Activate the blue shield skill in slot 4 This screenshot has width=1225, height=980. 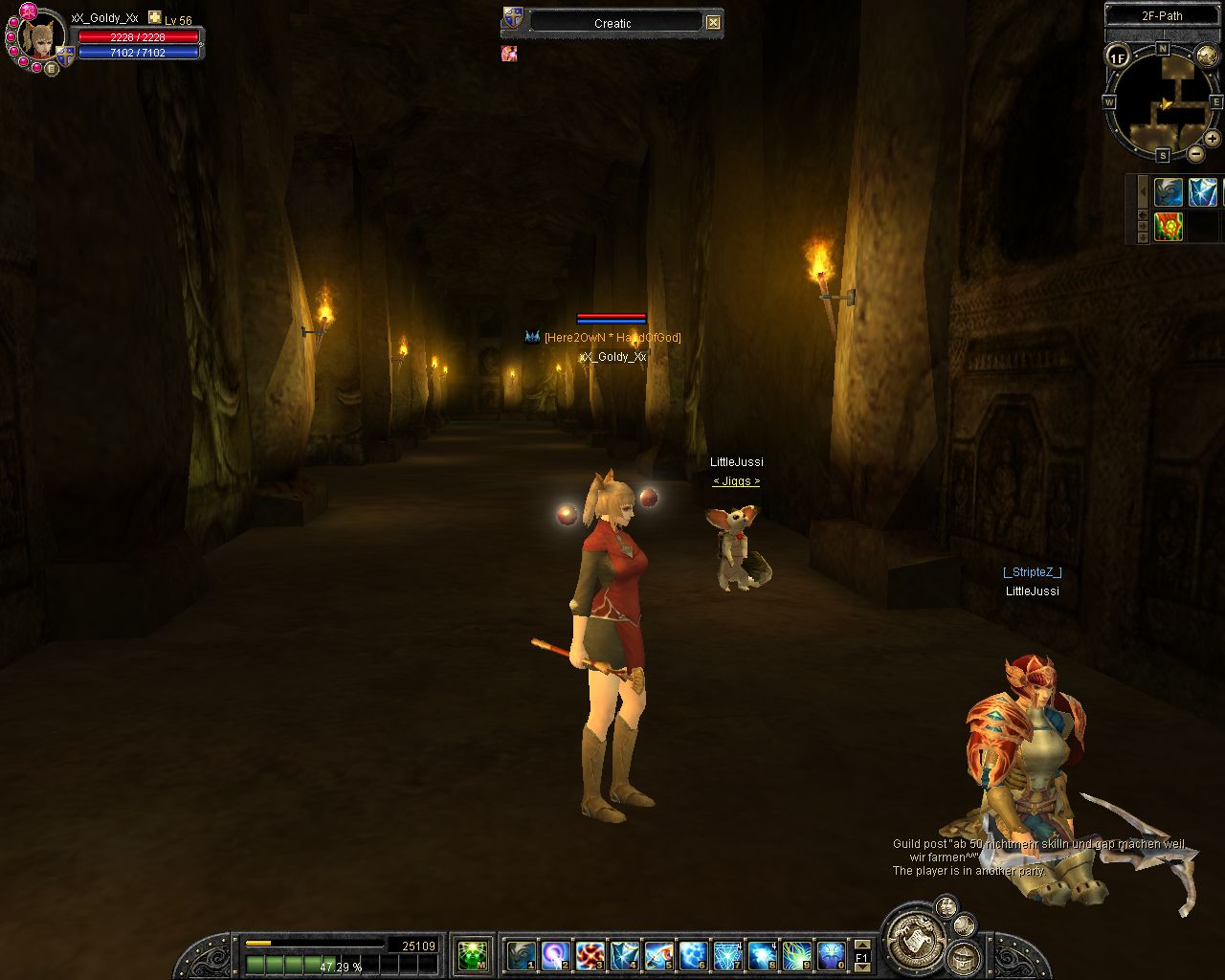[x=624, y=954]
